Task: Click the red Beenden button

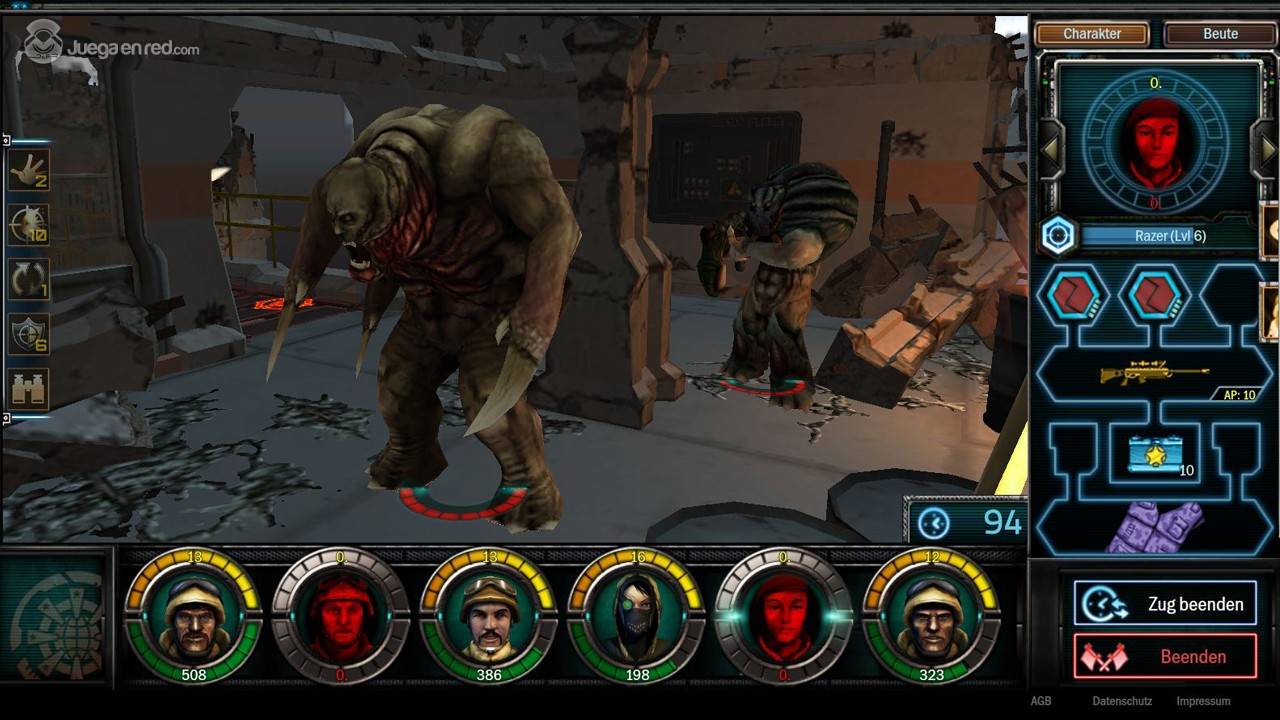Action: (x=1165, y=657)
